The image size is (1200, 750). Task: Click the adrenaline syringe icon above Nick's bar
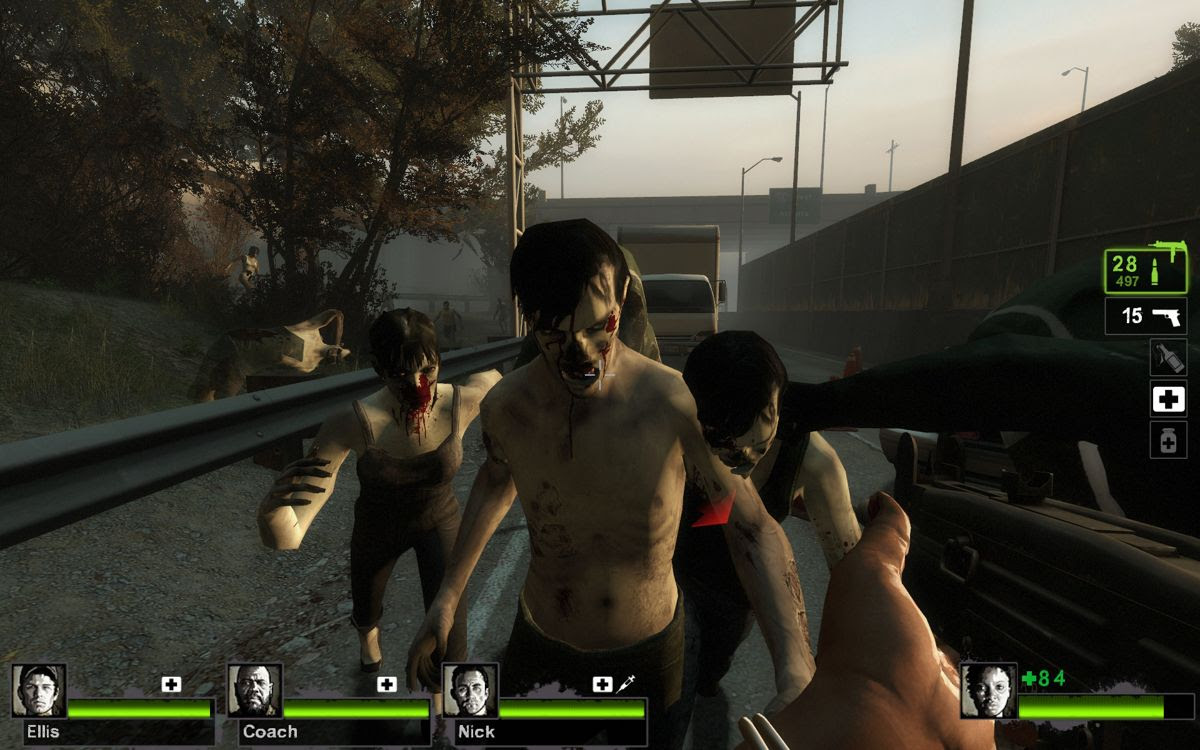[x=628, y=684]
